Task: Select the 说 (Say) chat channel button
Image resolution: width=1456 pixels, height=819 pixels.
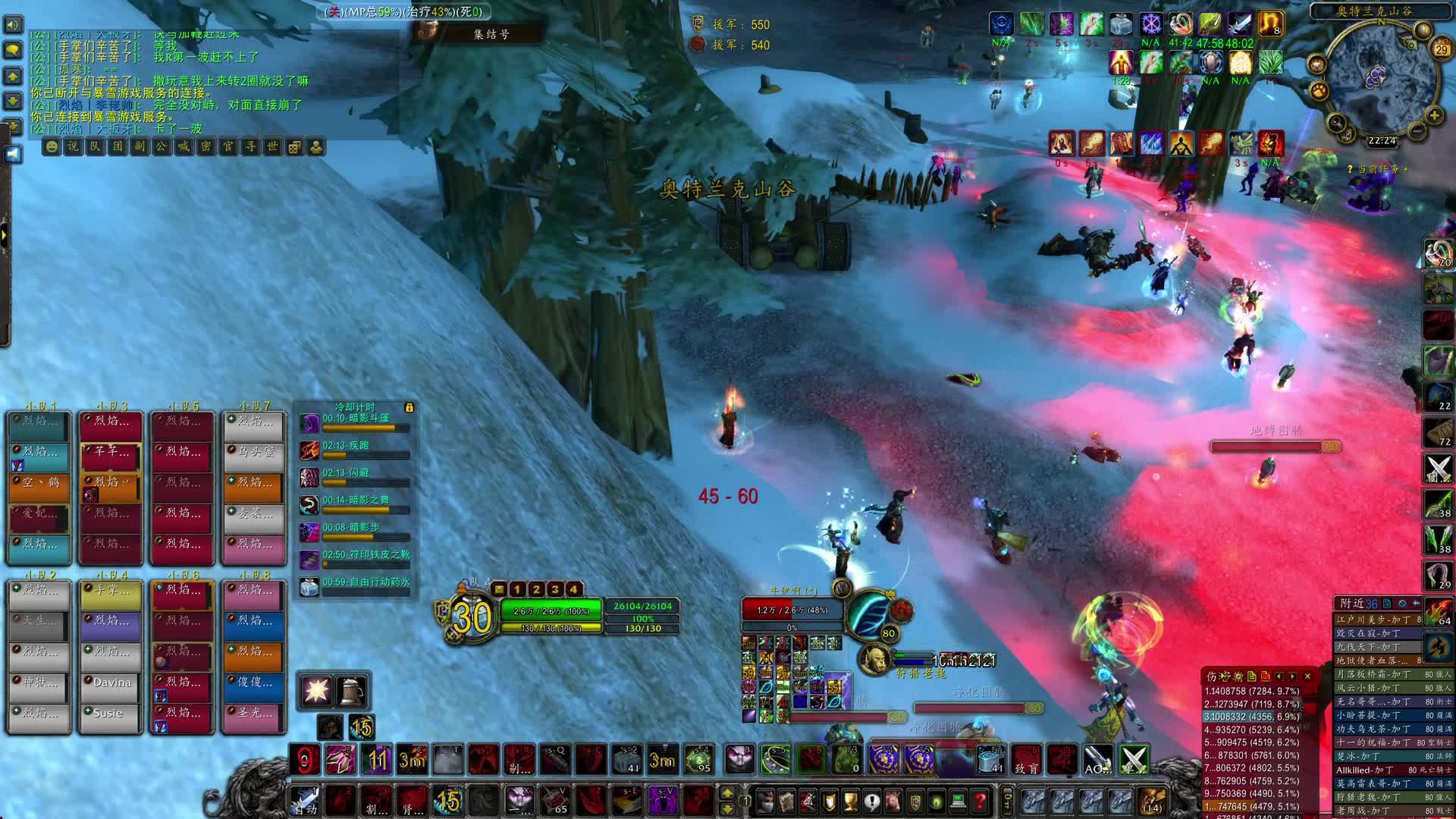Action: point(73,146)
